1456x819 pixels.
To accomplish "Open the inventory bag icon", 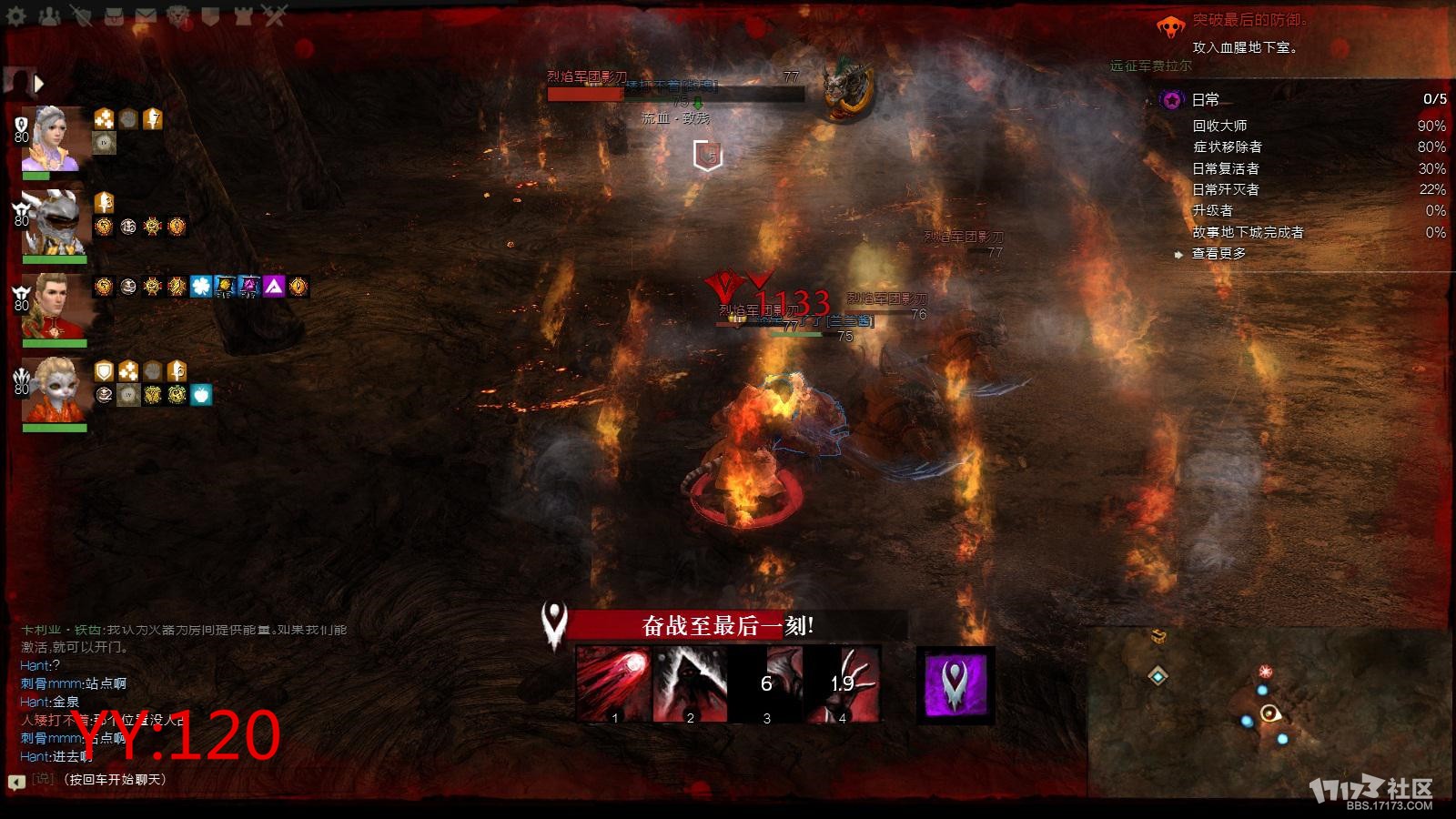I will 114,15.
